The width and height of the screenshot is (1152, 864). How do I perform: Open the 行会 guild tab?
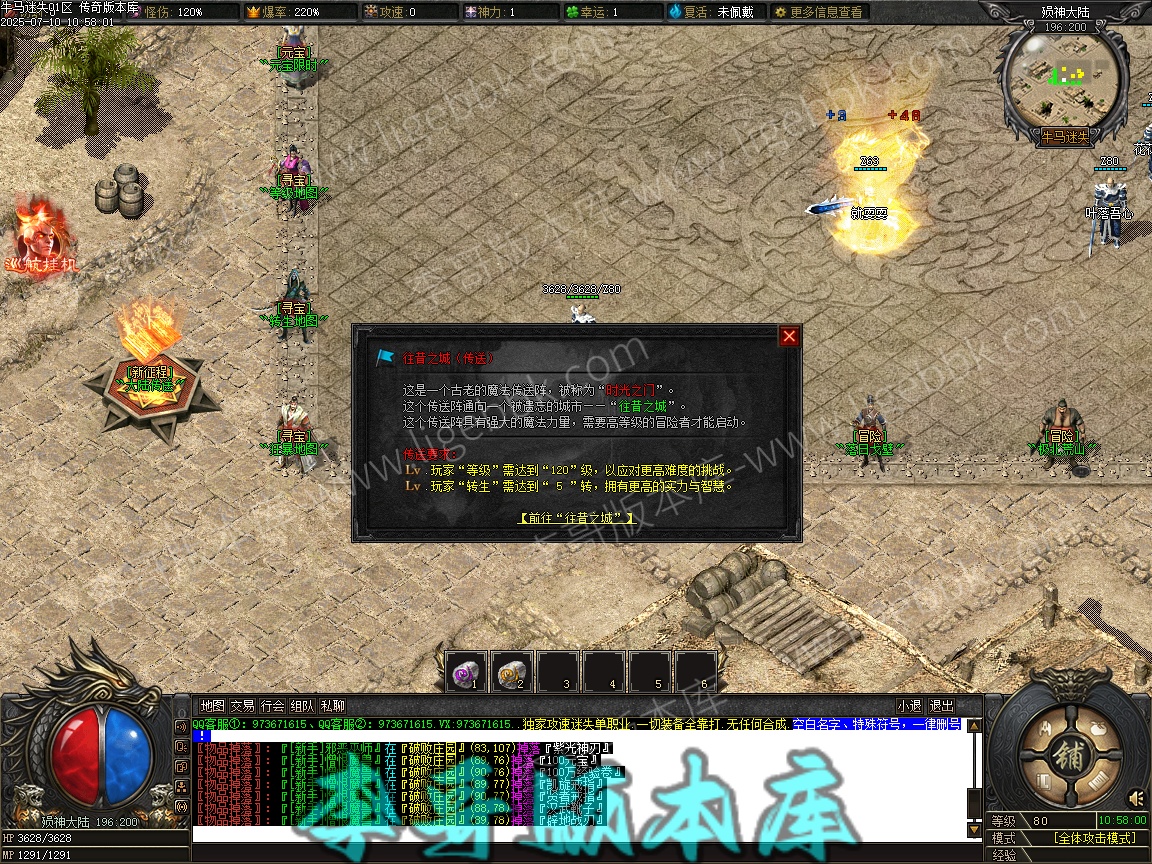273,706
